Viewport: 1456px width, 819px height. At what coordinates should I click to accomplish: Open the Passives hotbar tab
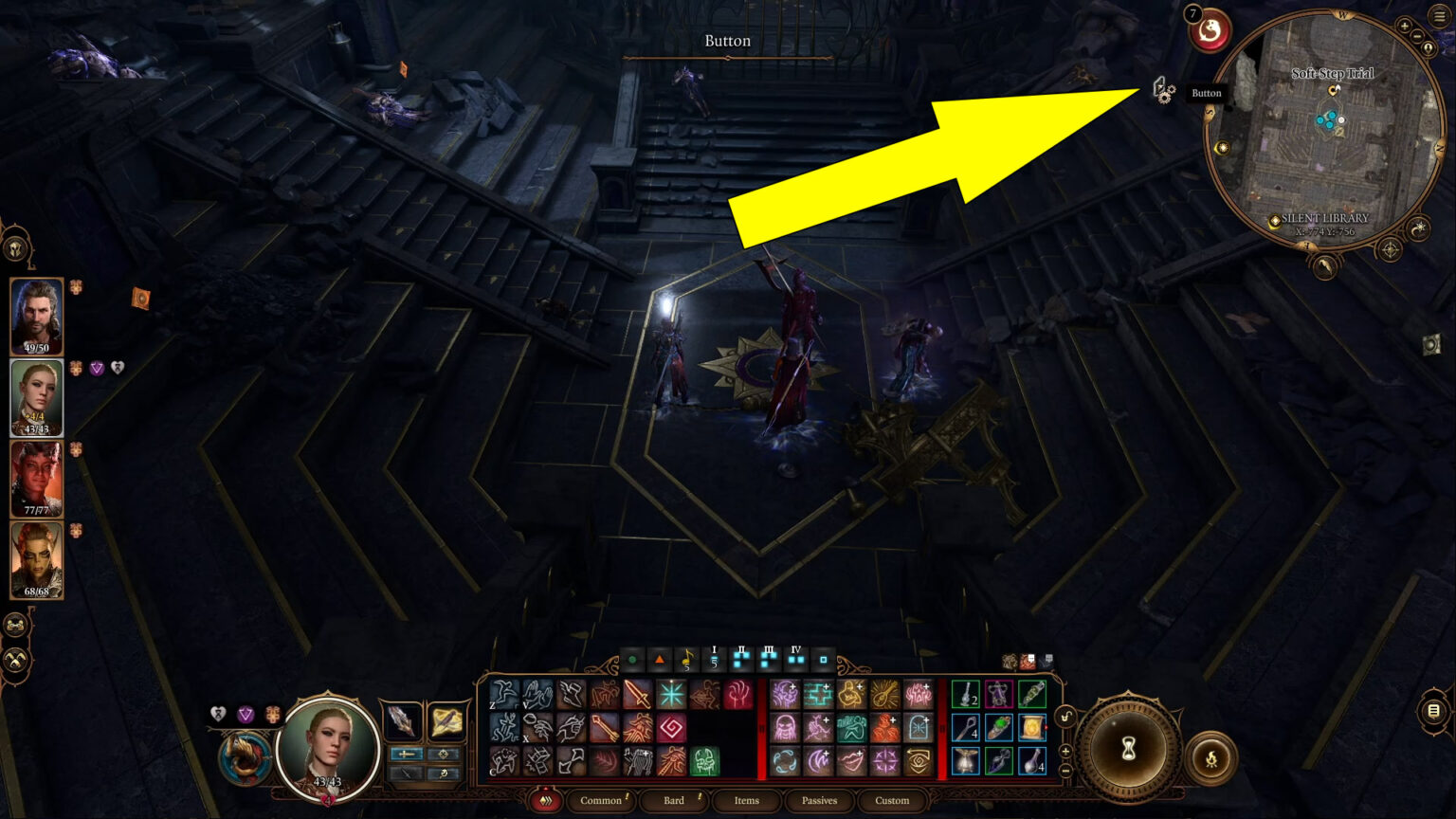tap(818, 801)
